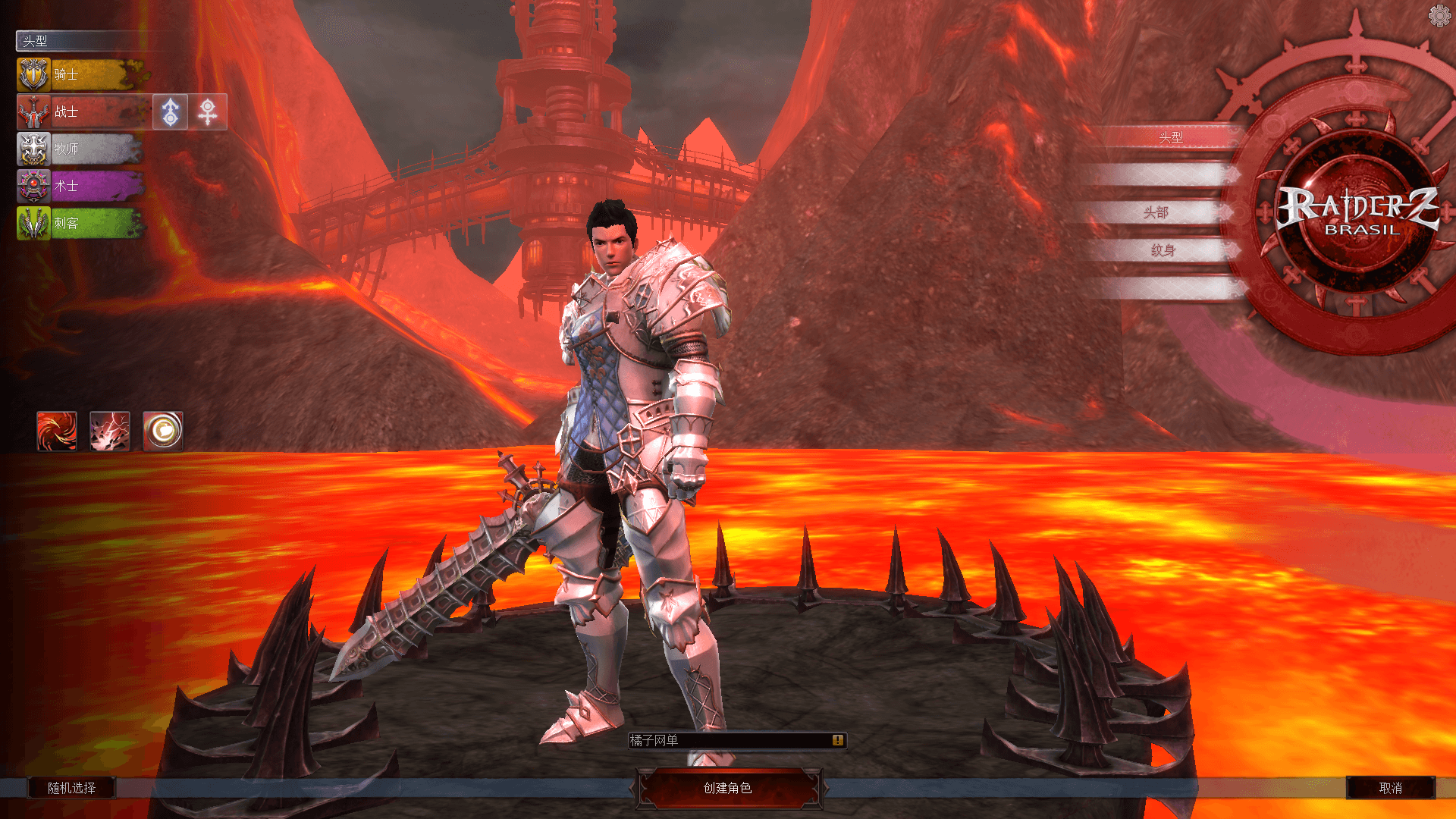Open the 纹身 tattoo customization option
The width and height of the screenshot is (1456, 819).
tap(1163, 250)
